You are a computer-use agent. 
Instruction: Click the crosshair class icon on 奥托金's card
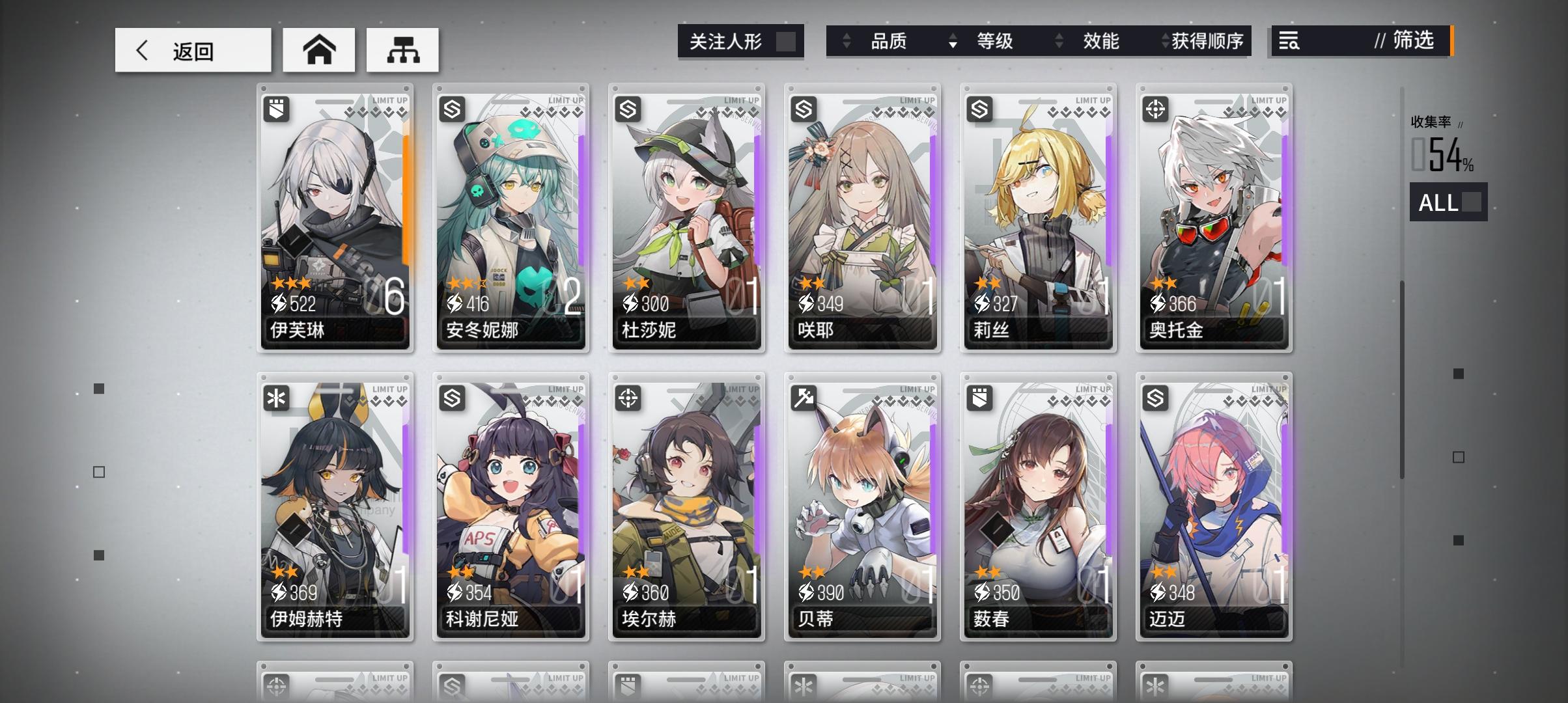point(1155,109)
